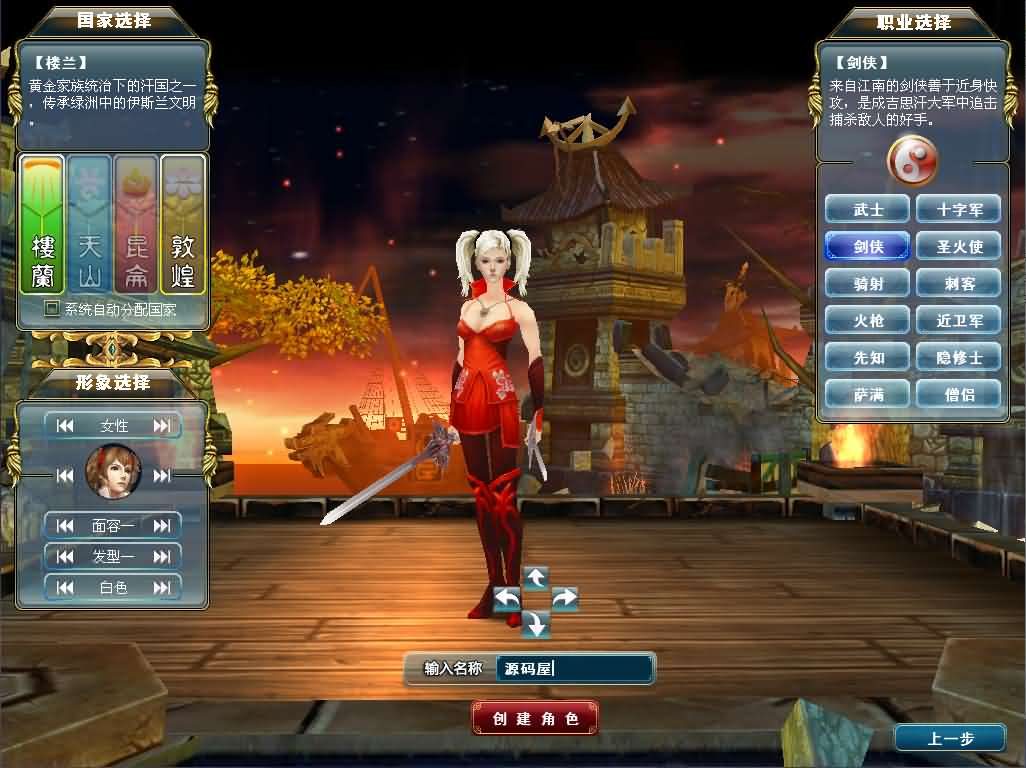This screenshot has width=1026, height=768.
Task: Go back with the 上一步 button
Action: [950, 739]
